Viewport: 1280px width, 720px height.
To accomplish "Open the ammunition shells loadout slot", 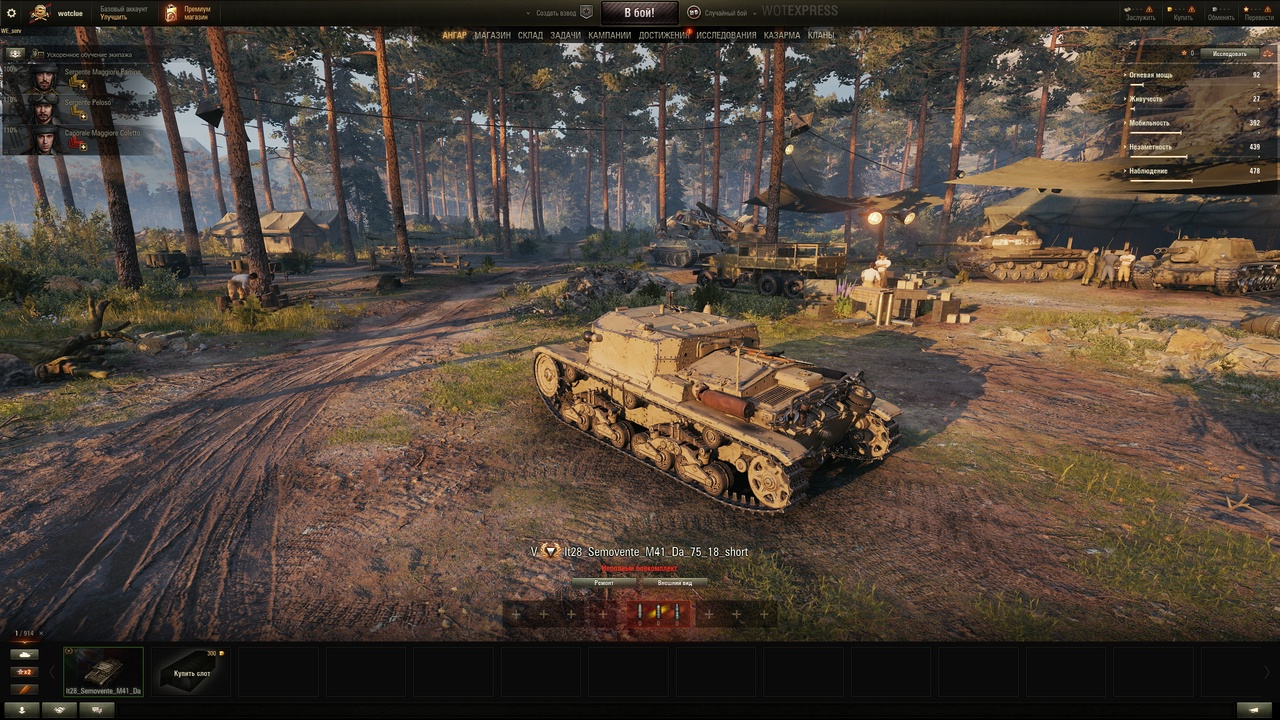I will coord(659,613).
